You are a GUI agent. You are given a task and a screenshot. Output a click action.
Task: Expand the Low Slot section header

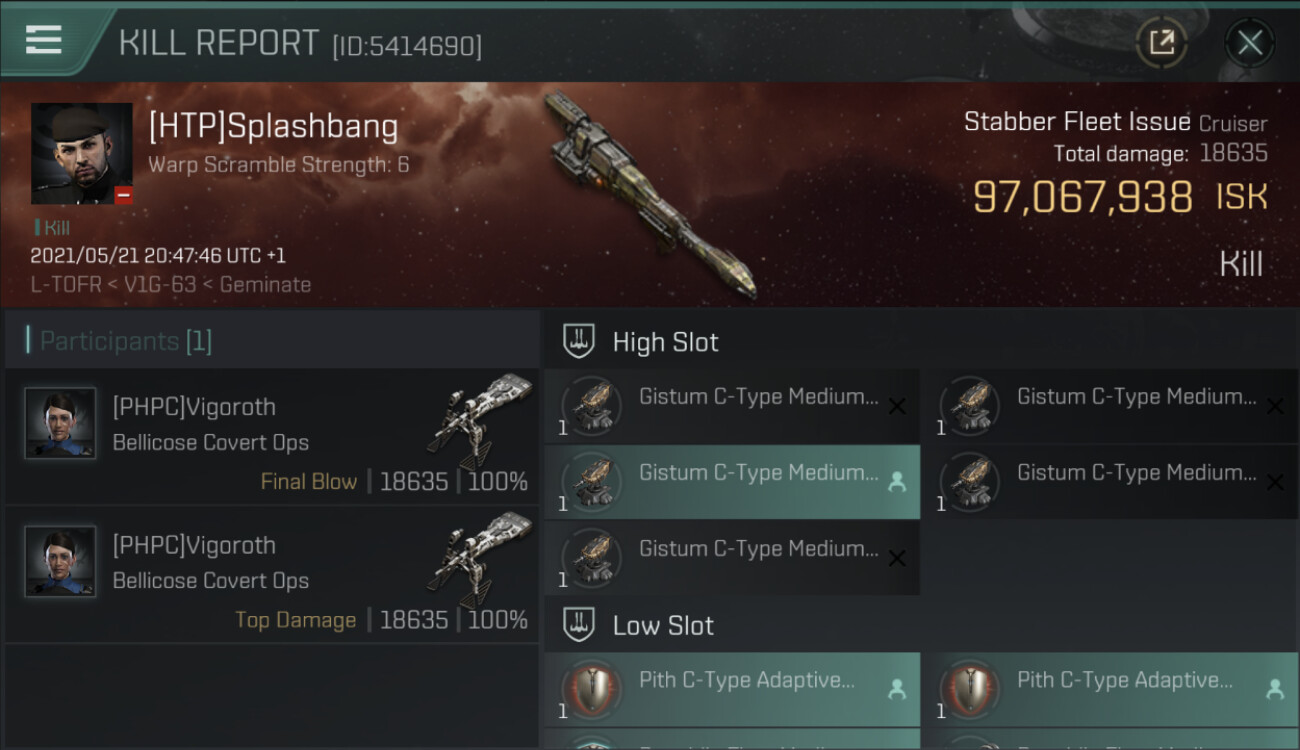pos(663,626)
